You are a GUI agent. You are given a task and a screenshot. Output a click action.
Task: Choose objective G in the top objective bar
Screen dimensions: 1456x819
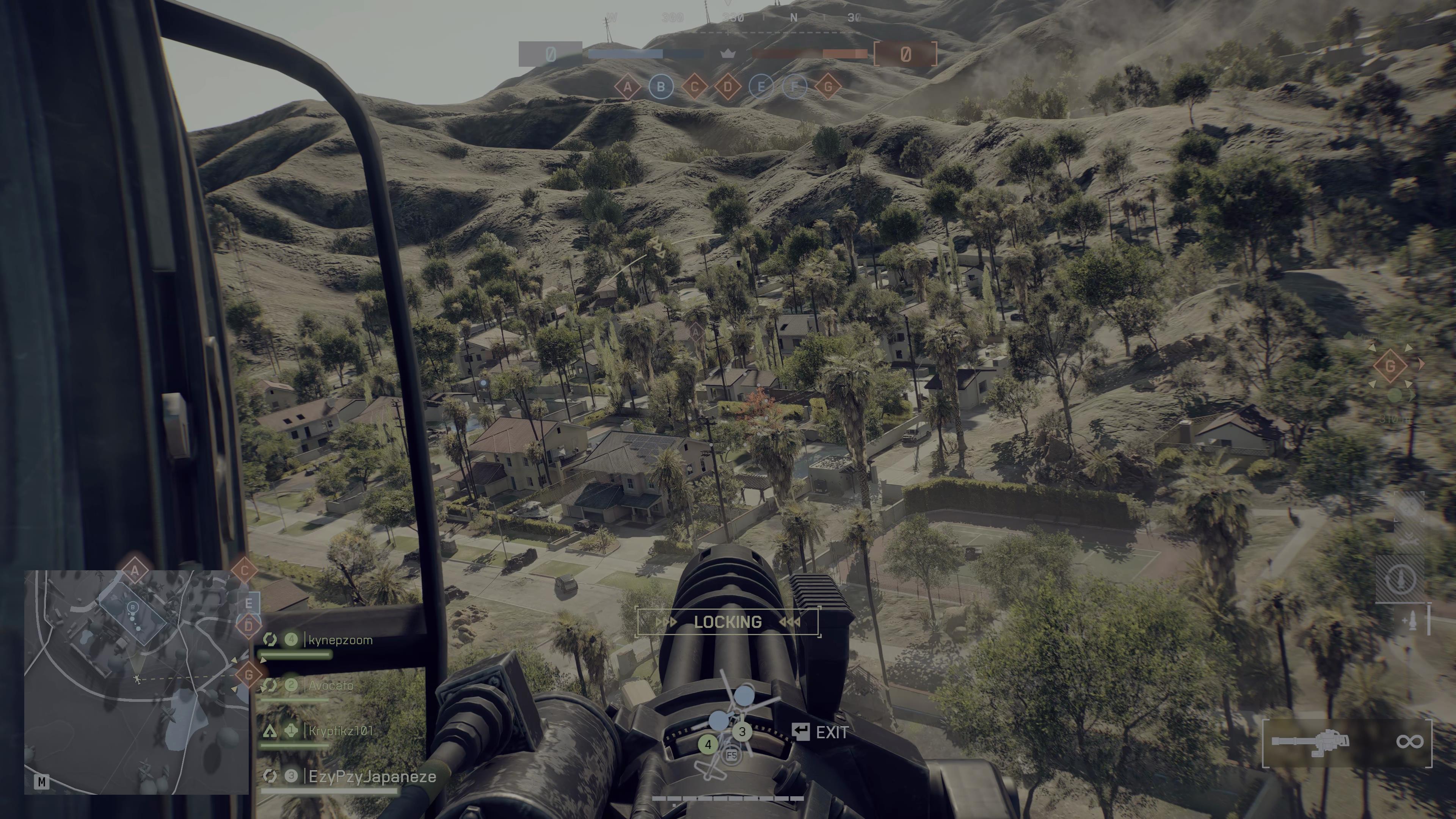[828, 87]
